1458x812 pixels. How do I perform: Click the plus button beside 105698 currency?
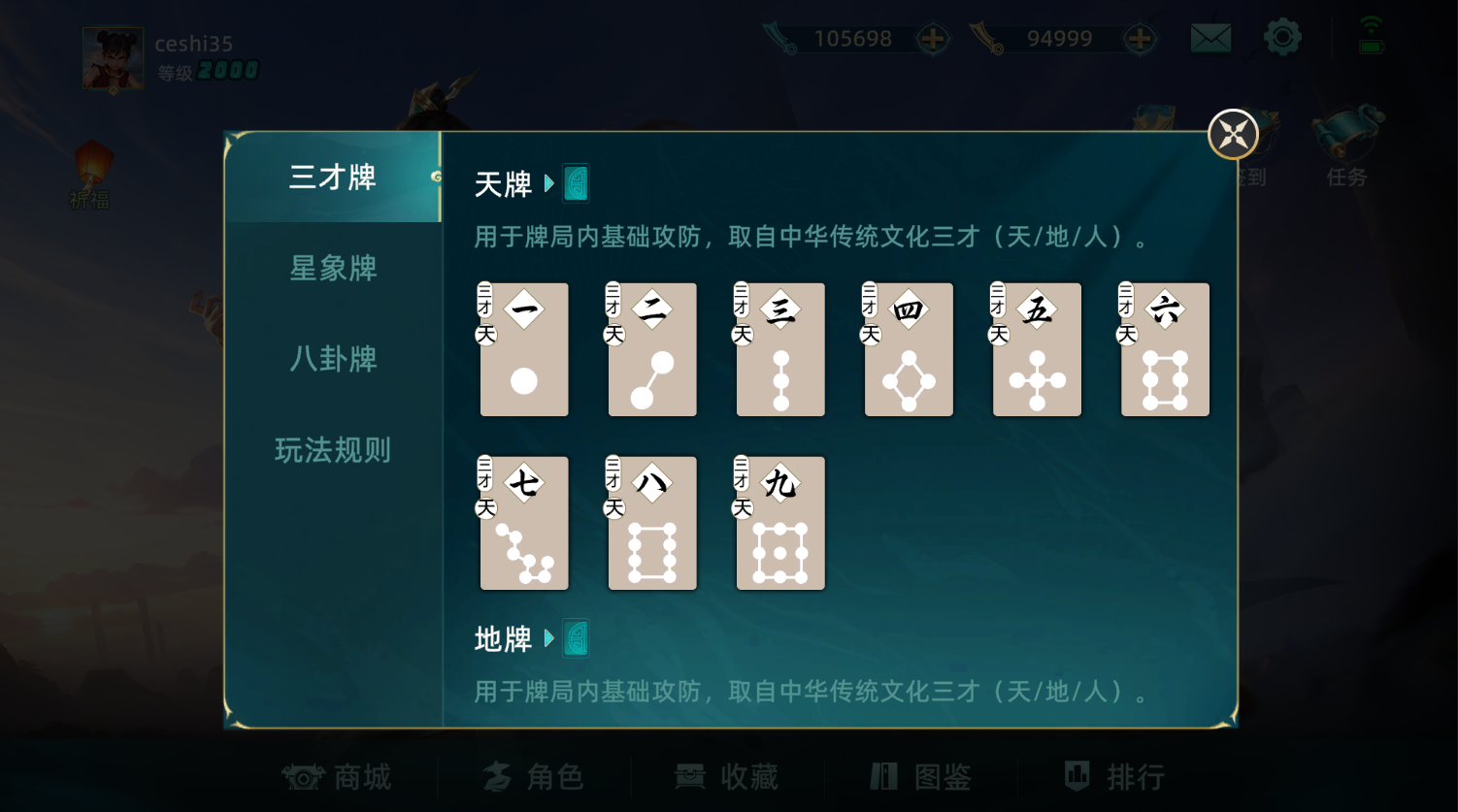pos(932,38)
